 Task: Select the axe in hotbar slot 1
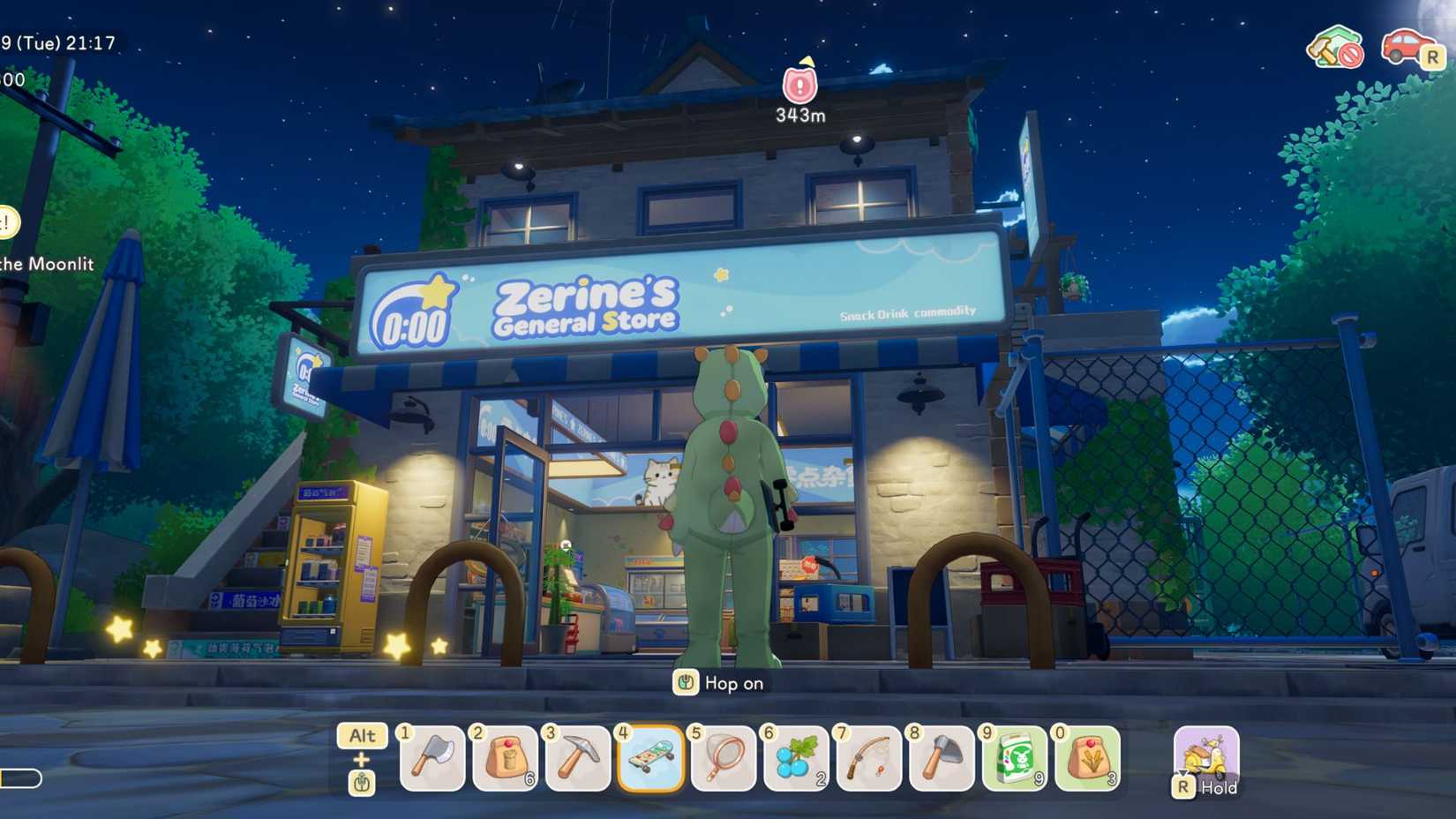point(431,759)
